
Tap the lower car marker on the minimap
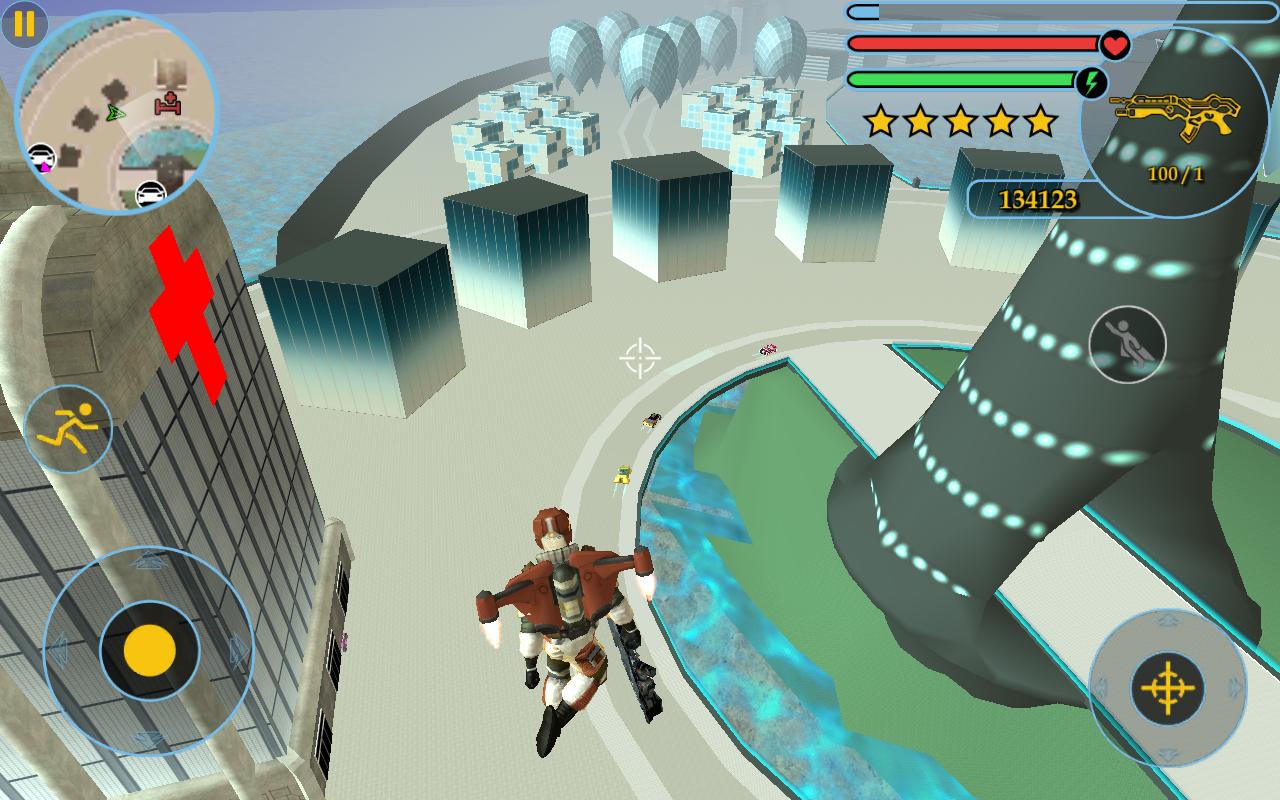click(151, 192)
